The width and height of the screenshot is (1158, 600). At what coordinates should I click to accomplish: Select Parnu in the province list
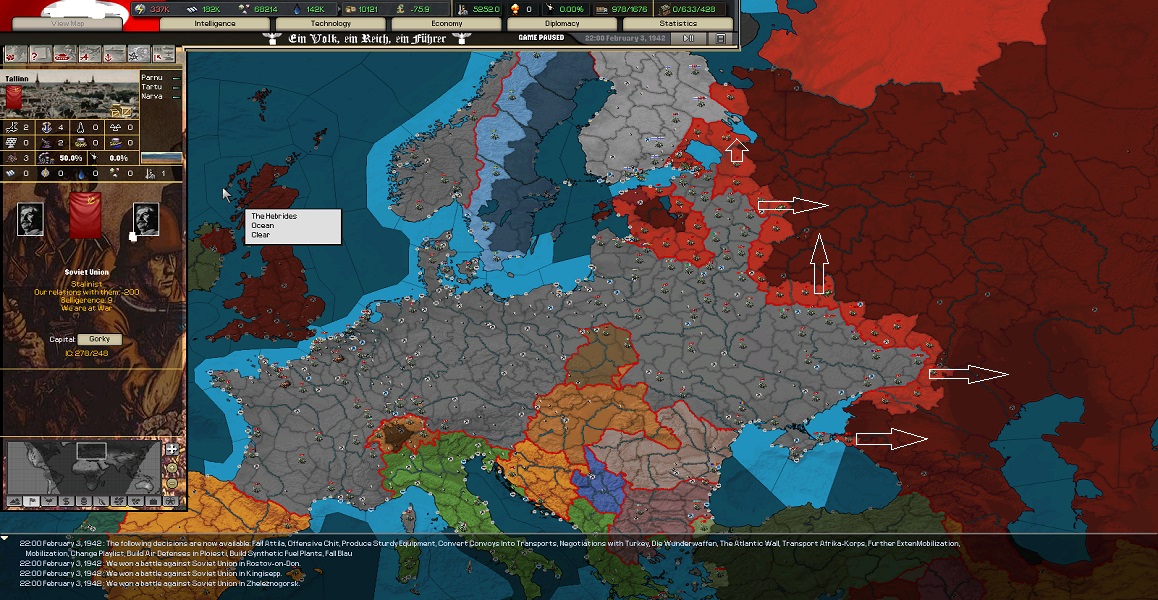tap(153, 76)
